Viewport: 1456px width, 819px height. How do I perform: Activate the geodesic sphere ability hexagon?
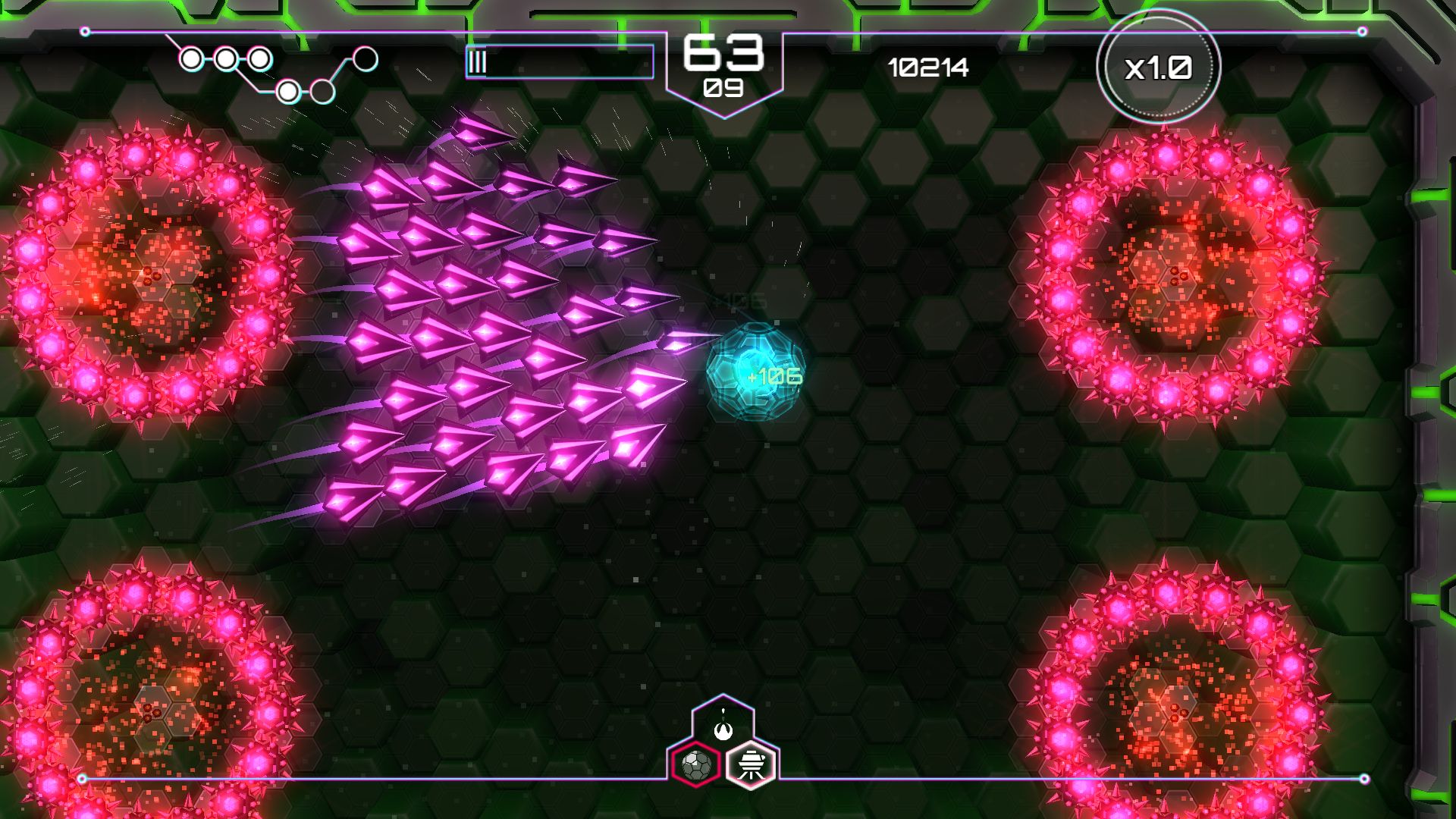click(x=695, y=764)
